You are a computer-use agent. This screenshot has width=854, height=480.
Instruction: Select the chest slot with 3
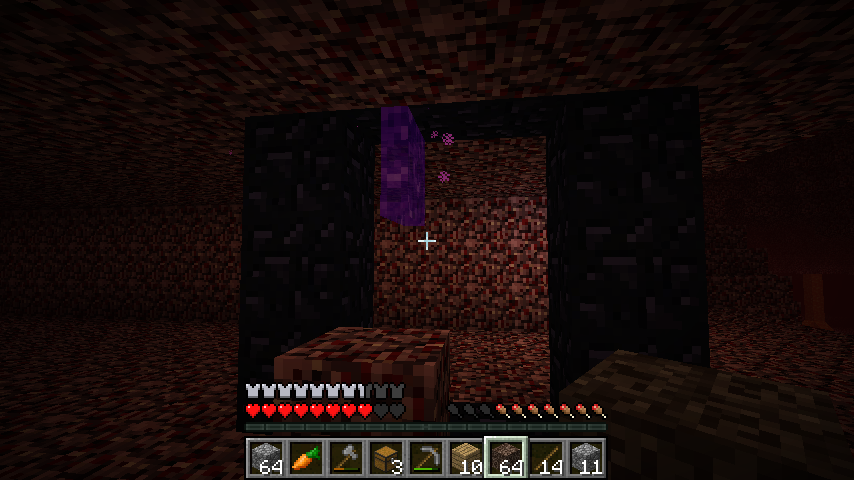[x=385, y=458]
